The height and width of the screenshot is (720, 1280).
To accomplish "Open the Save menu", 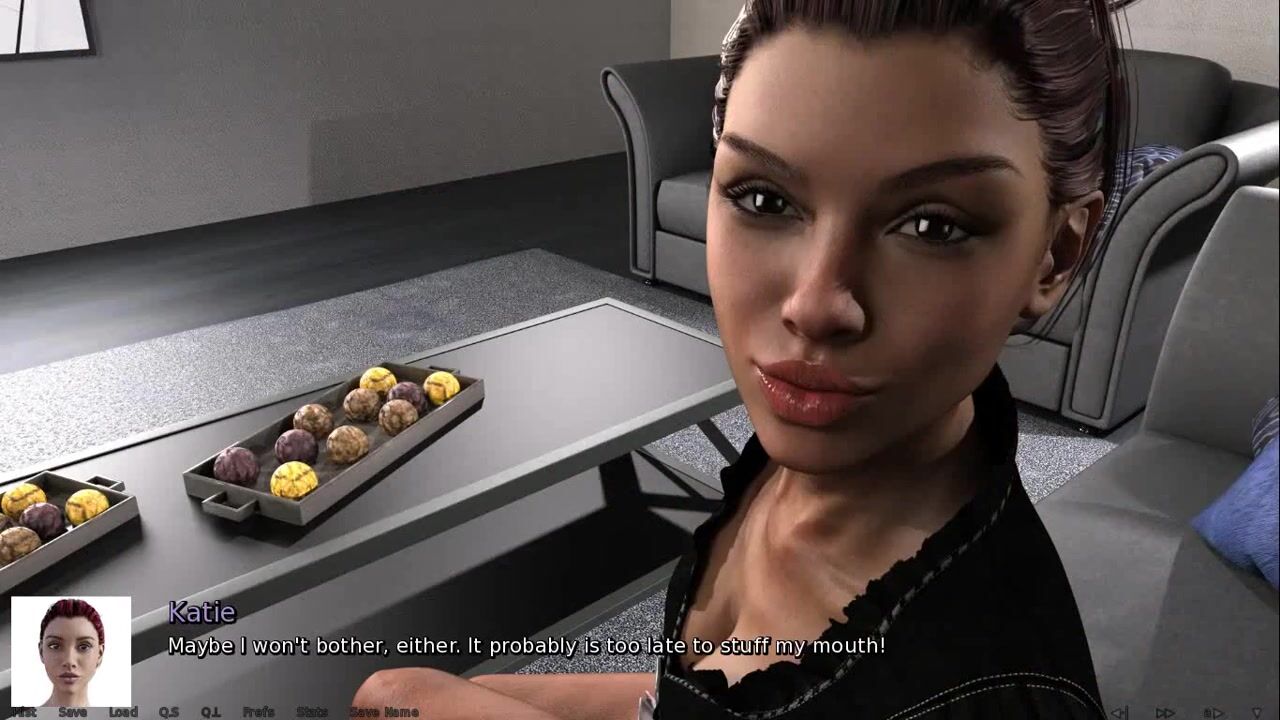I will [72, 712].
